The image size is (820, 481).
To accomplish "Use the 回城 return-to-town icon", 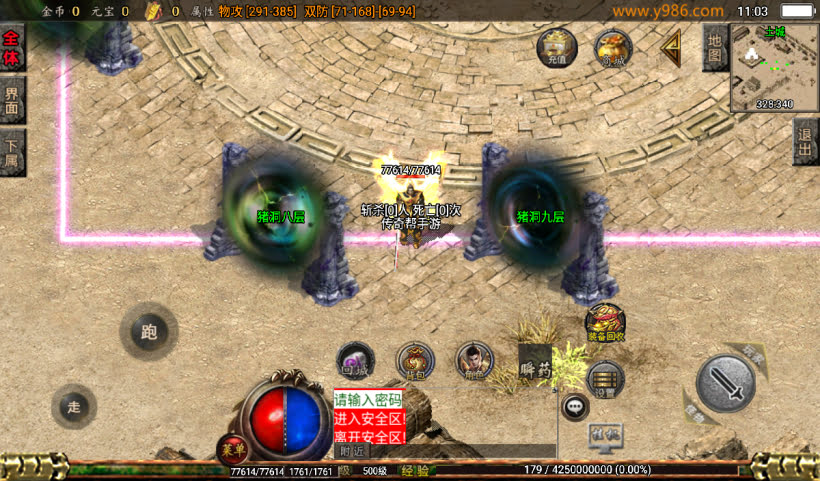I will point(355,361).
